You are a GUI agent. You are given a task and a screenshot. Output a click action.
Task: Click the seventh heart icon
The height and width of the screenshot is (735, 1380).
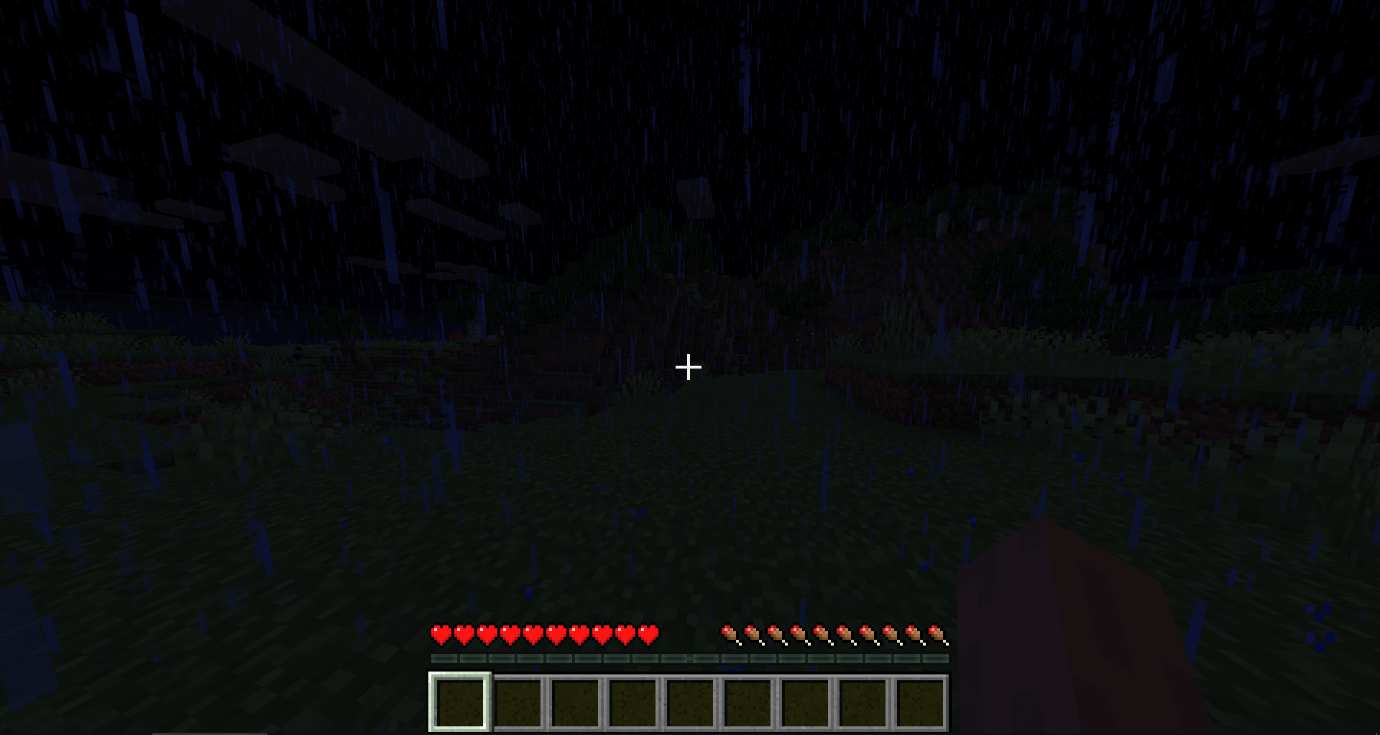580,633
